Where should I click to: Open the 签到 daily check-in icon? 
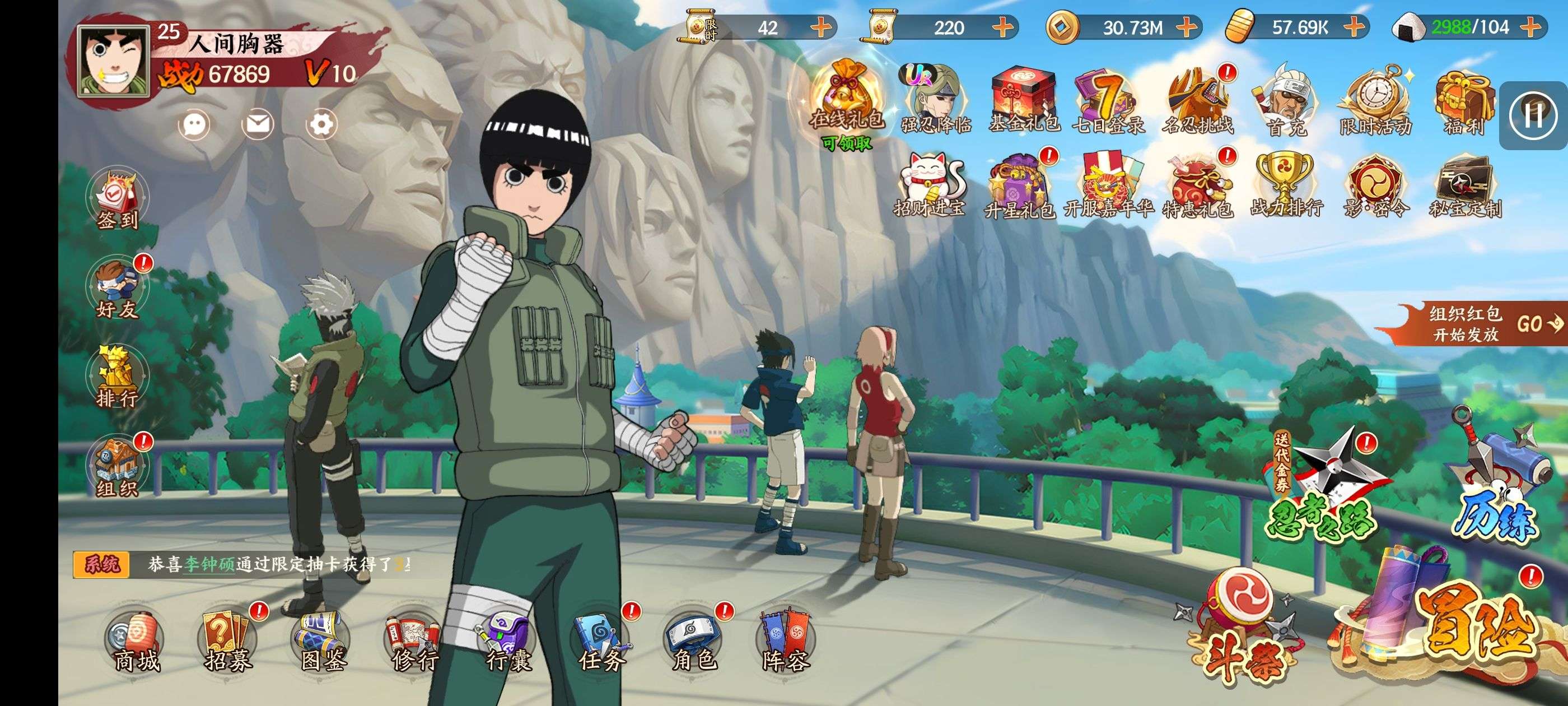pos(118,200)
